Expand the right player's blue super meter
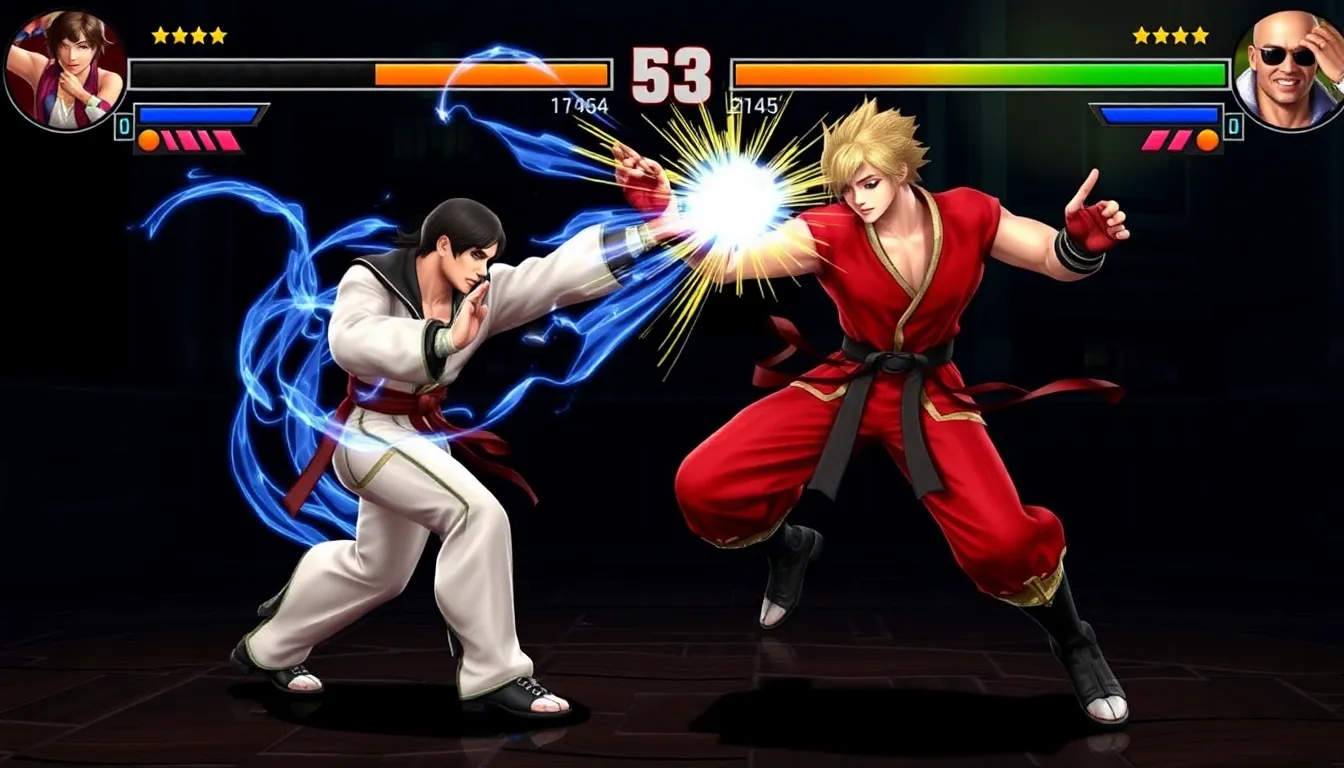The height and width of the screenshot is (768, 1344). coord(1159,114)
